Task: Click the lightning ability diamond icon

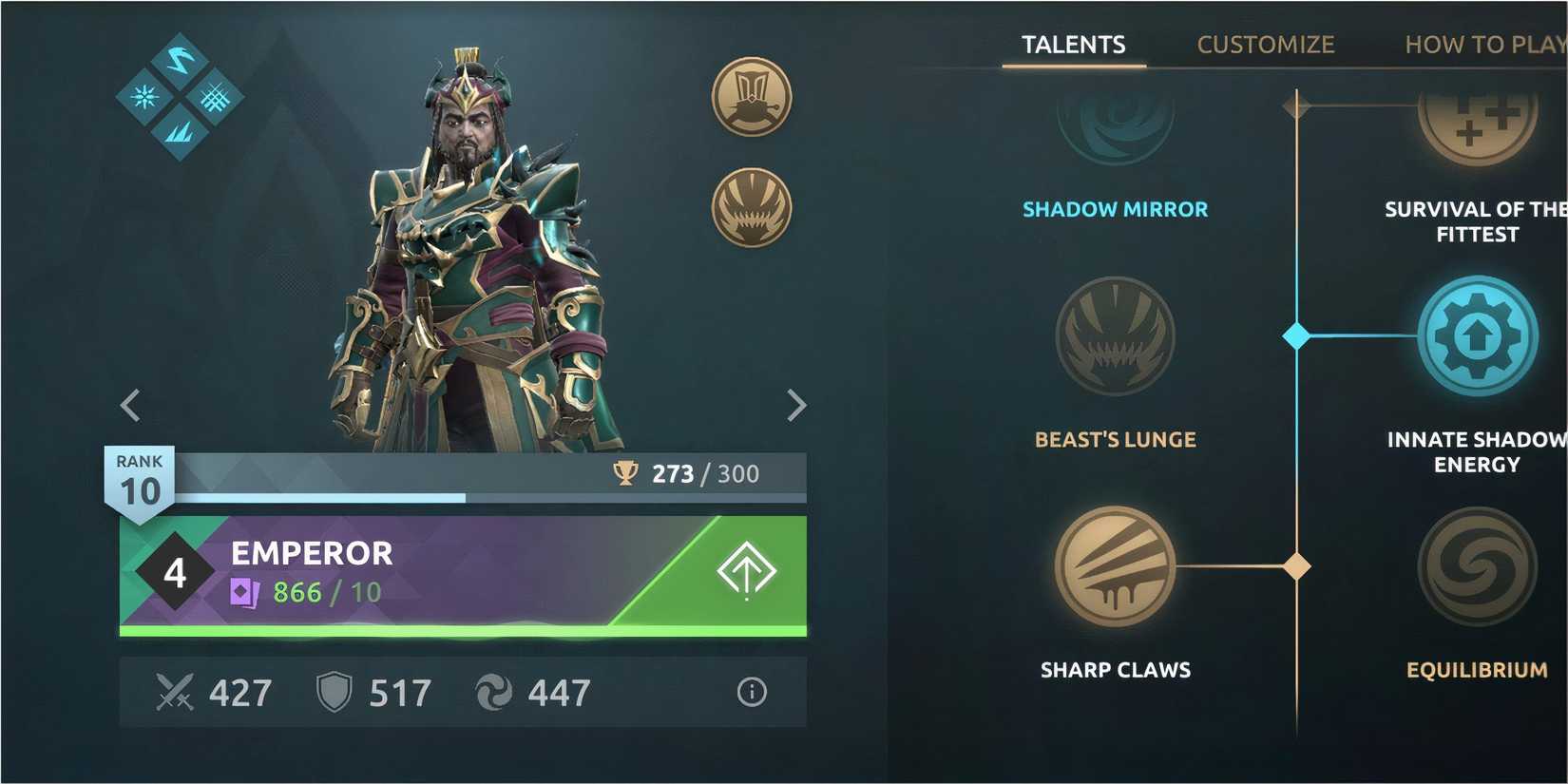Action: pyautogui.click(x=180, y=60)
